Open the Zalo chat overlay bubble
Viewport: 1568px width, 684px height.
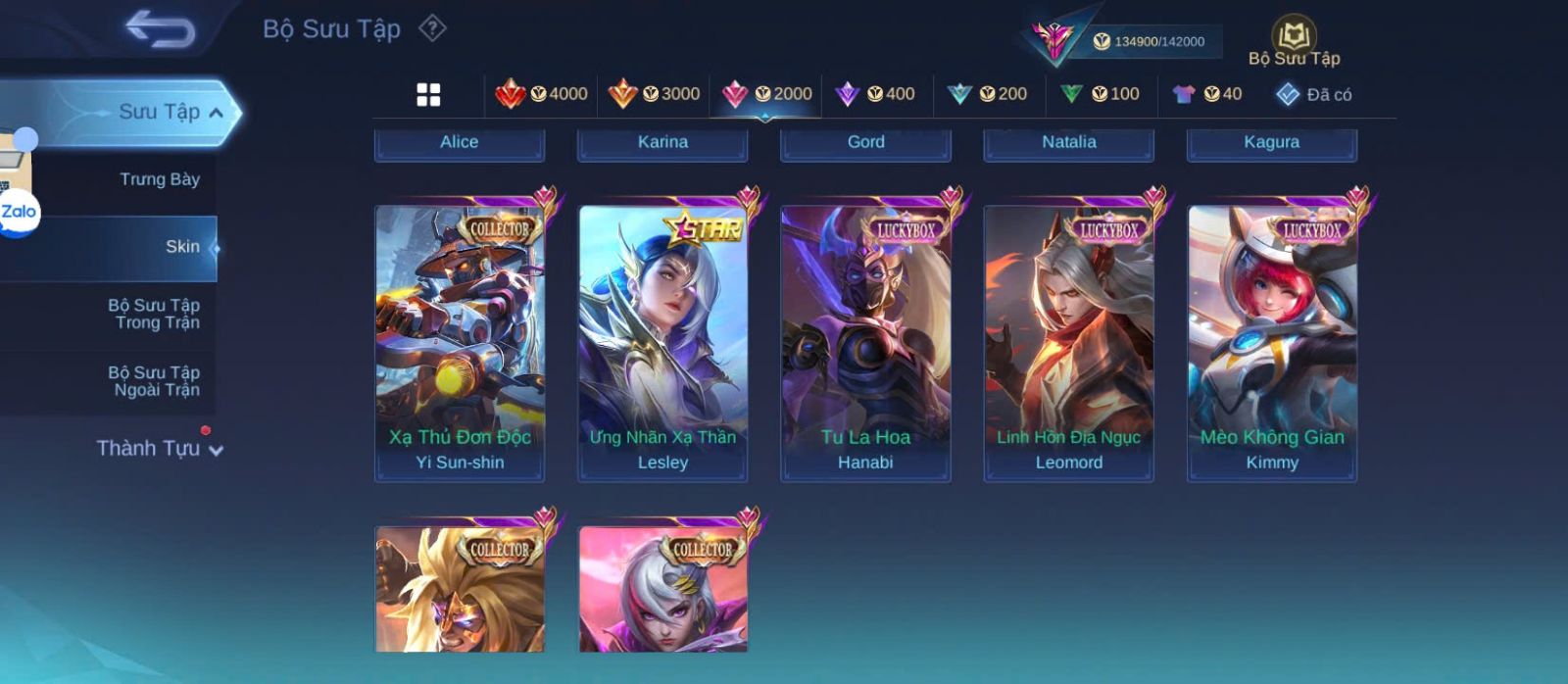pos(19,212)
